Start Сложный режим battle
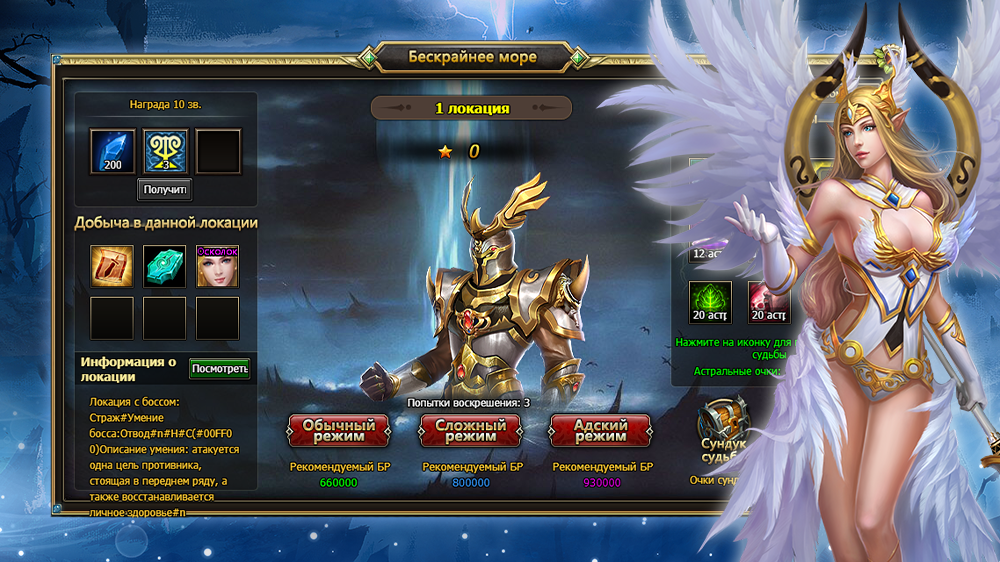Screen dimensions: 1000x562 [x=469, y=431]
